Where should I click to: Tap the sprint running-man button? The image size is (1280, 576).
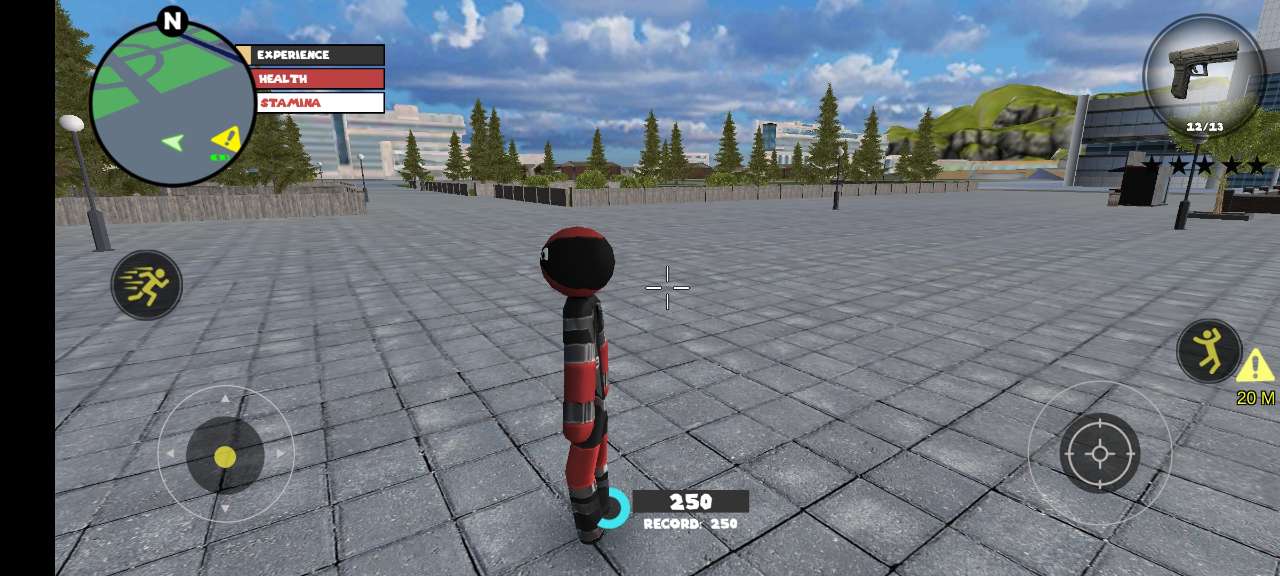tap(146, 285)
